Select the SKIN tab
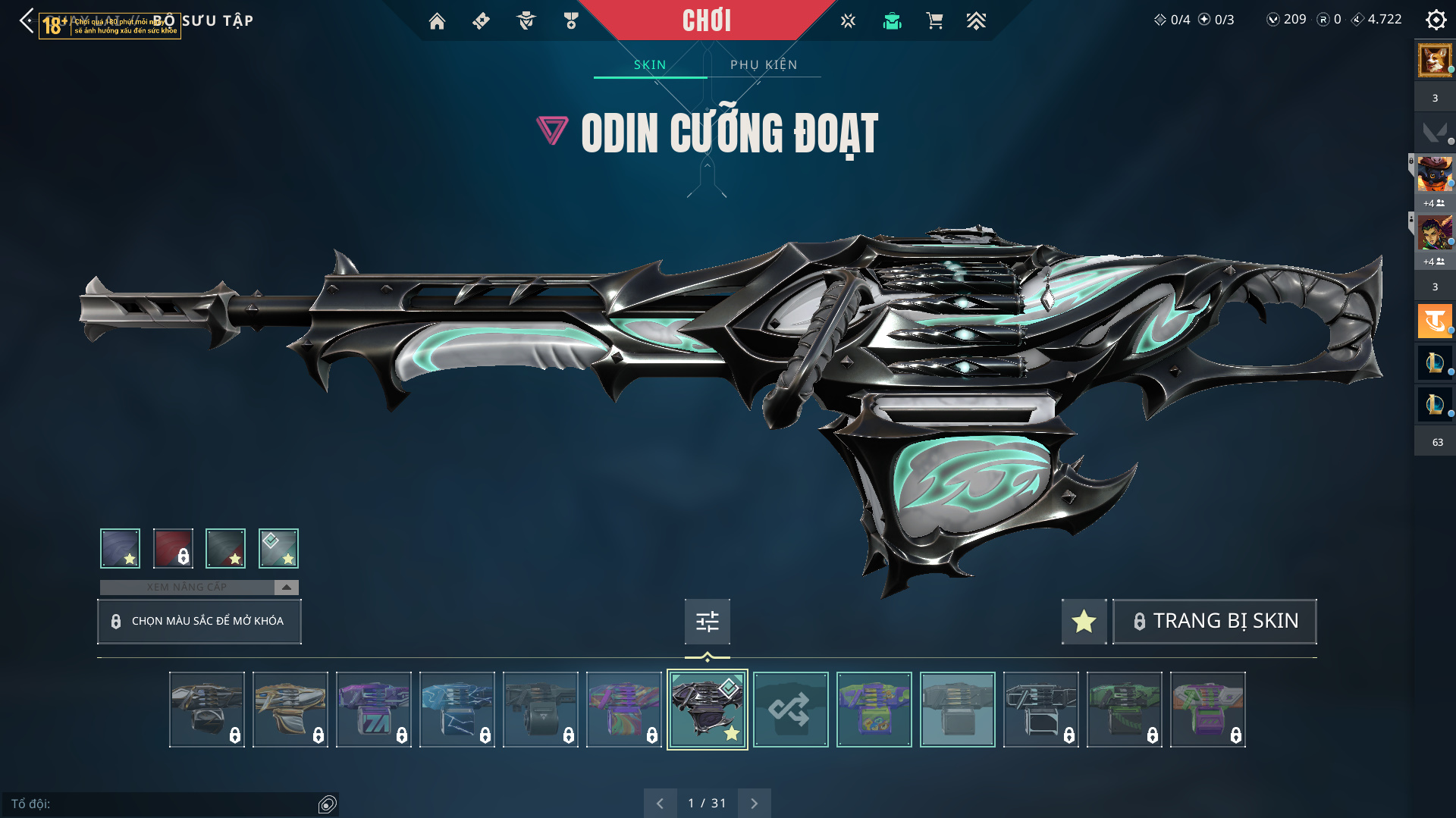The height and width of the screenshot is (818, 1456). 650,64
